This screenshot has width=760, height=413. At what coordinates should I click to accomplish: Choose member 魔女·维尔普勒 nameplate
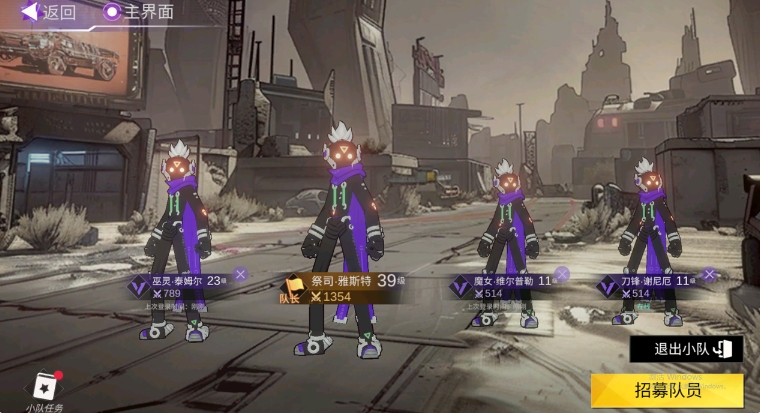pyautogui.click(x=502, y=287)
